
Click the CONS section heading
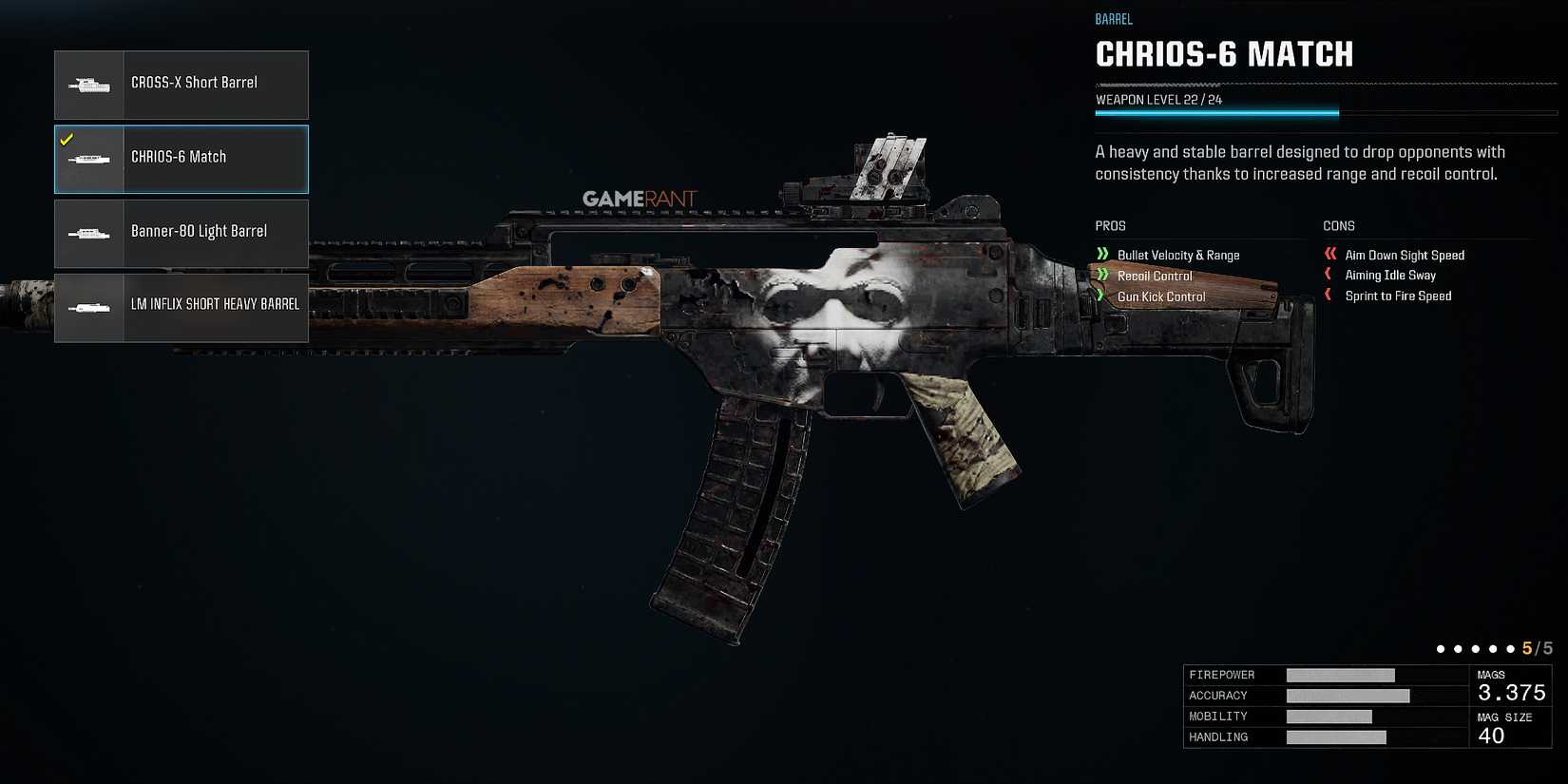pyautogui.click(x=1338, y=226)
